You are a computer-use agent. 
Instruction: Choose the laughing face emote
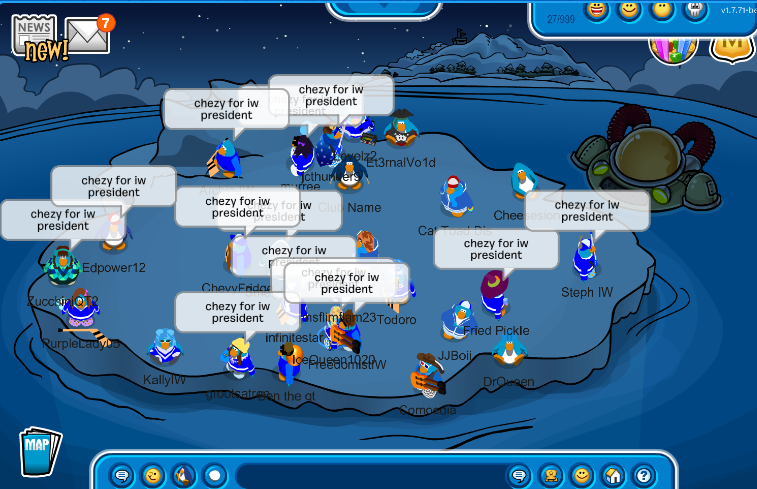point(597,11)
